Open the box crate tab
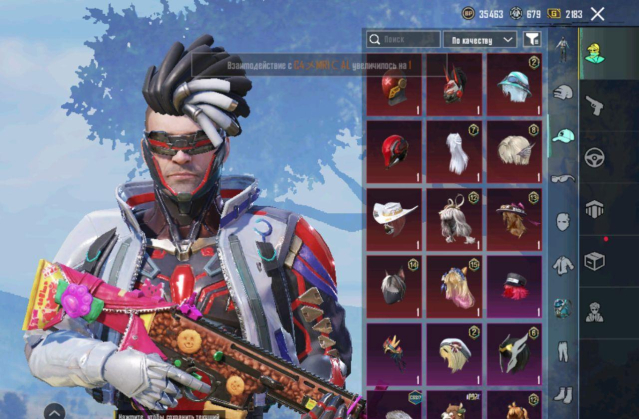This screenshot has width=639, height=419. coord(594,260)
